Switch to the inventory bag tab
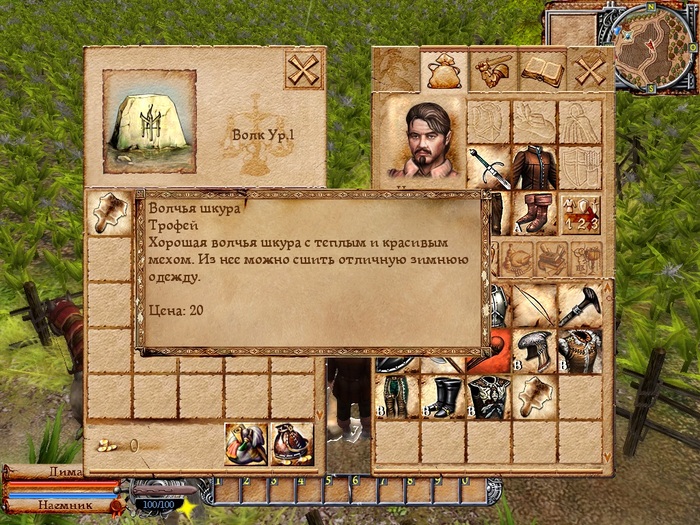 (x=441, y=71)
